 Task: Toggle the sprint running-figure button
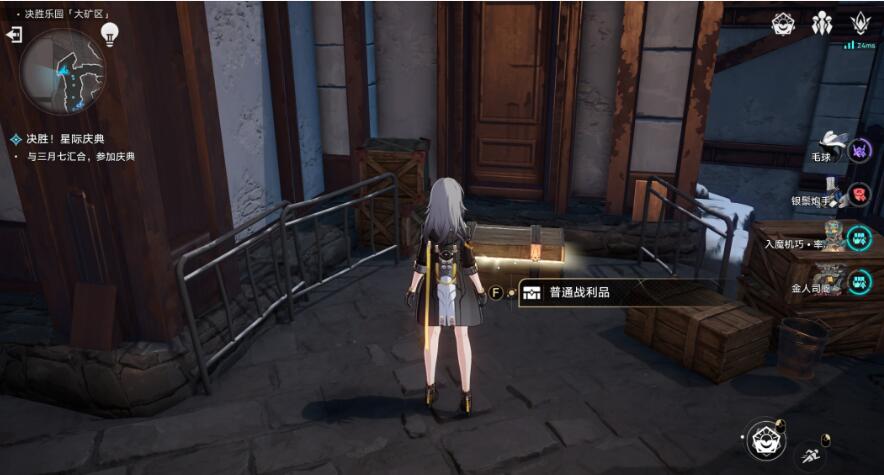(x=812, y=456)
